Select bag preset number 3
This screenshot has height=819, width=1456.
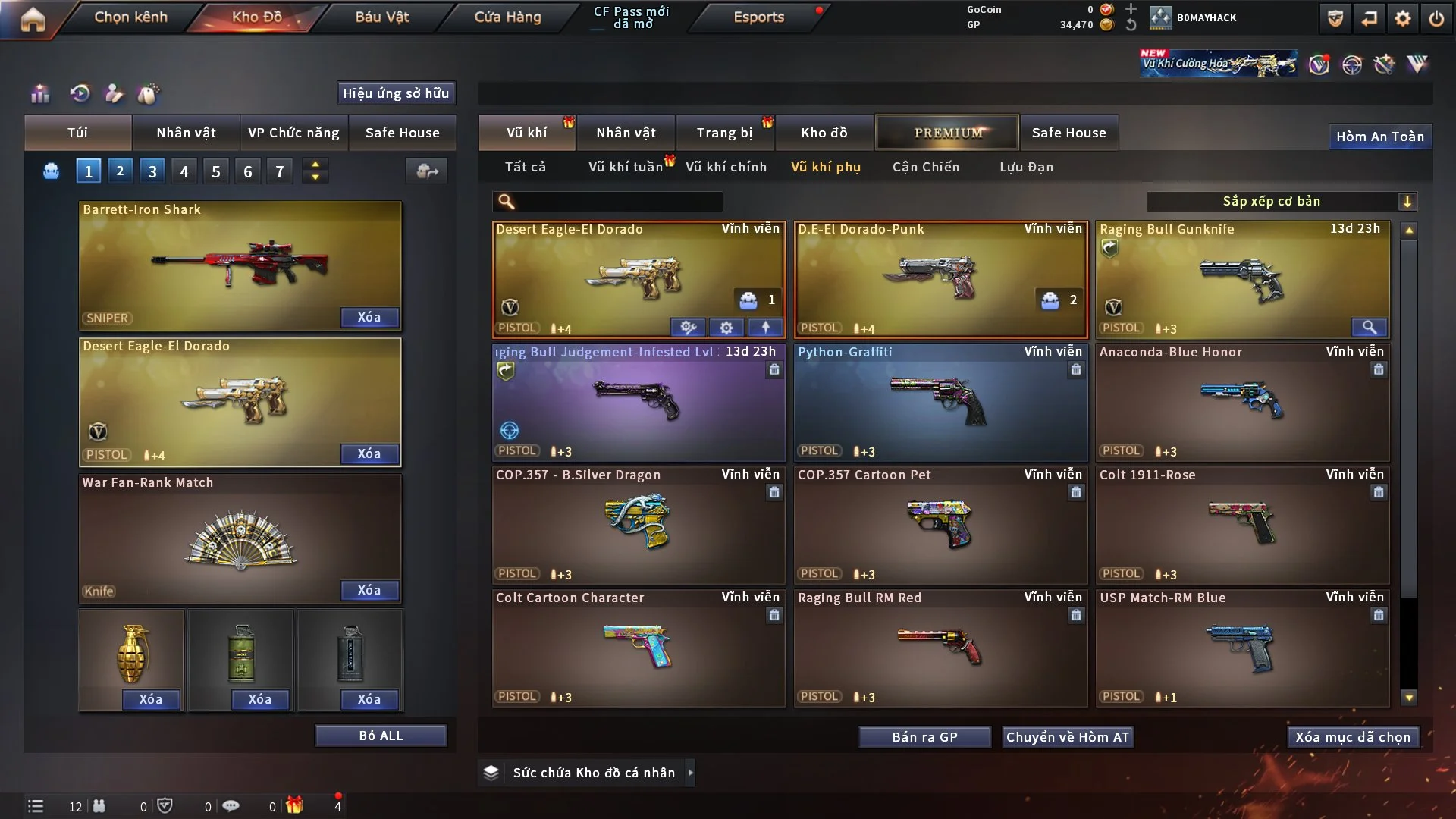[x=152, y=171]
